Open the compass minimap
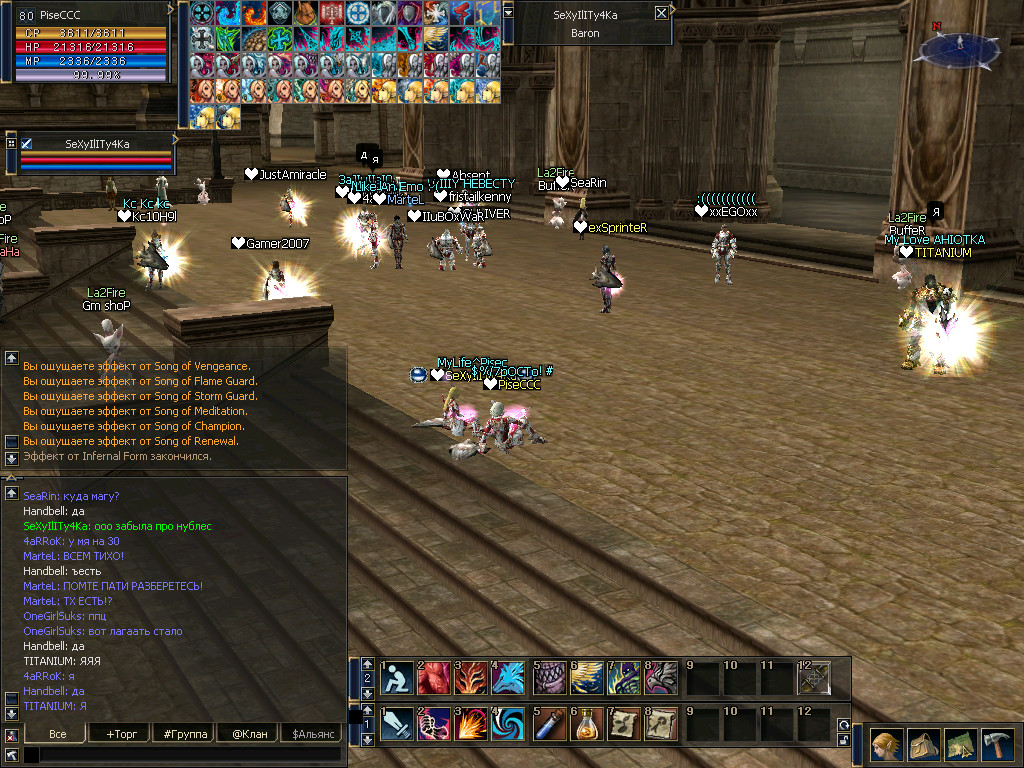This screenshot has width=1024, height=768. [x=958, y=47]
